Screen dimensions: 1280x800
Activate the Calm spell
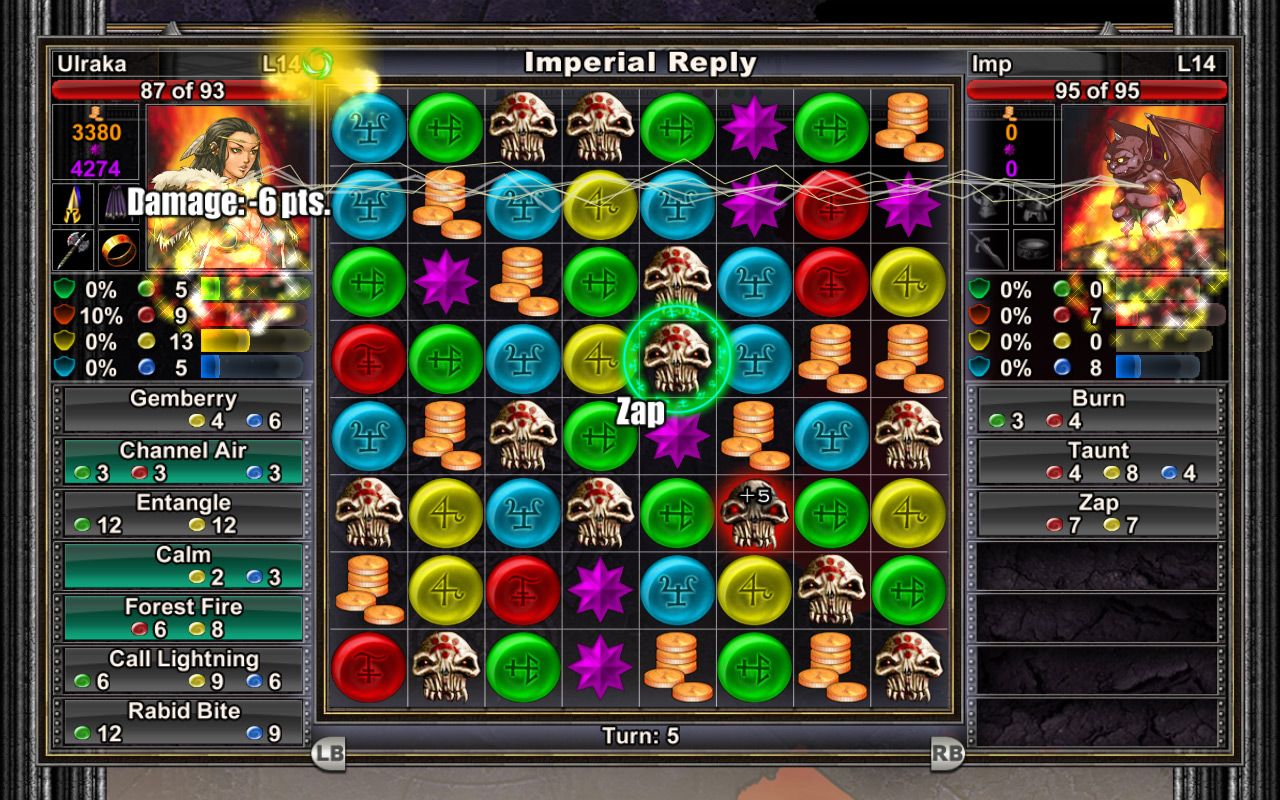183,565
